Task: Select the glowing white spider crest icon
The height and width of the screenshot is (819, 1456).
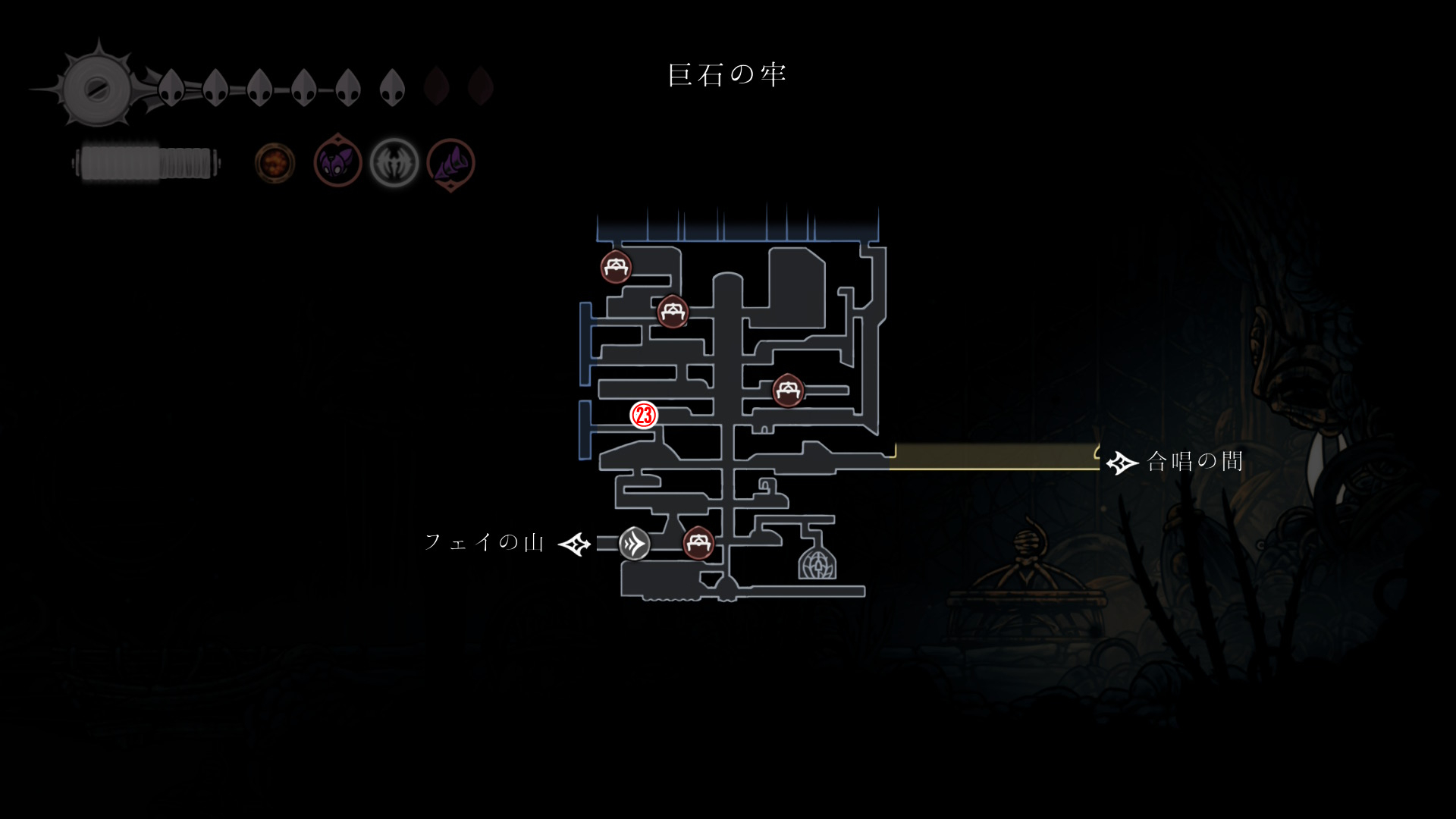Action: 394,162
